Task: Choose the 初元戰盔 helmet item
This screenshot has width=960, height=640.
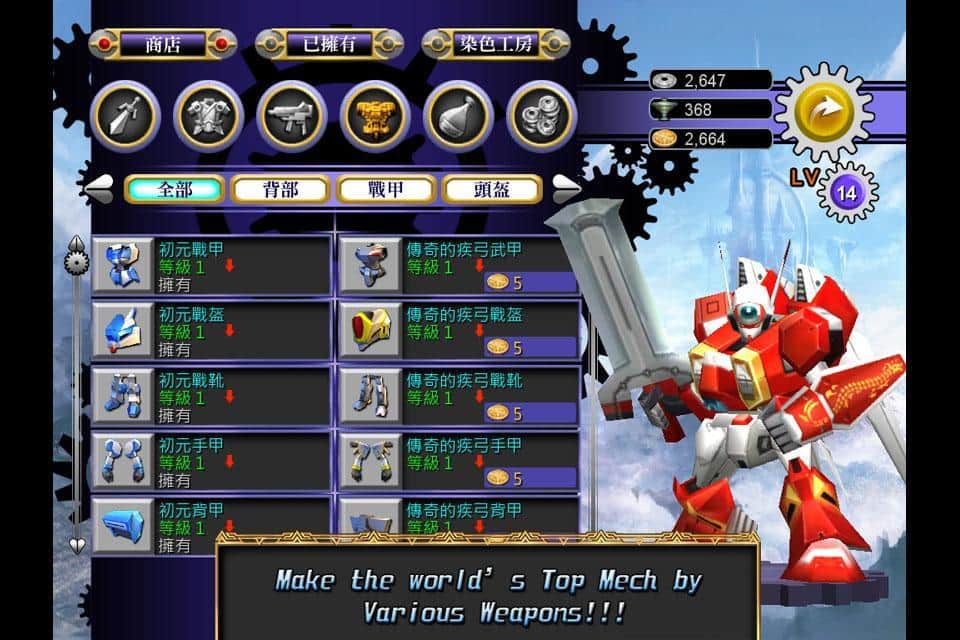Action: click(x=212, y=331)
